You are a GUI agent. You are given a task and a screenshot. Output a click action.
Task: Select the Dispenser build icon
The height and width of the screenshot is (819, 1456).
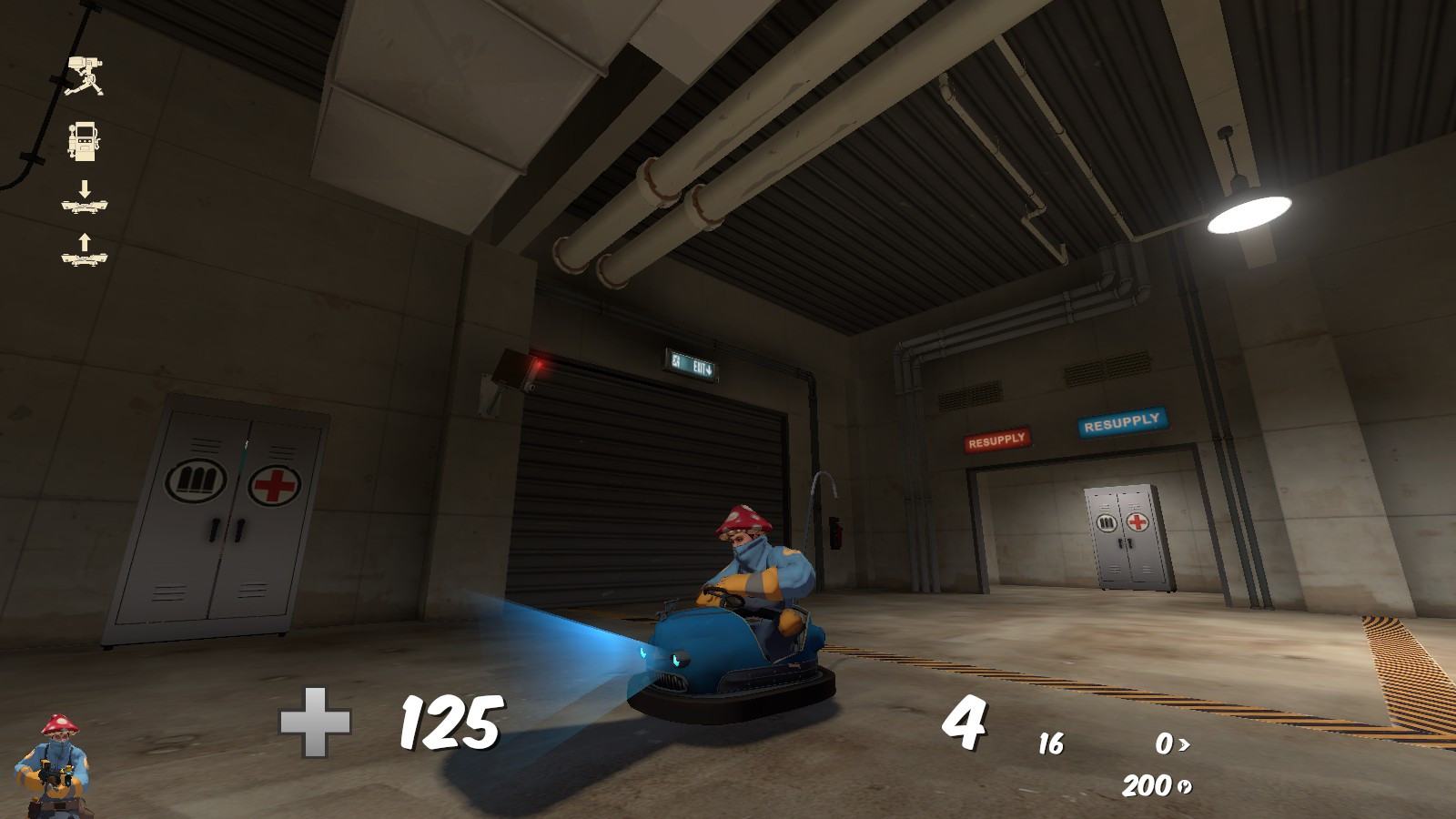pos(85,143)
